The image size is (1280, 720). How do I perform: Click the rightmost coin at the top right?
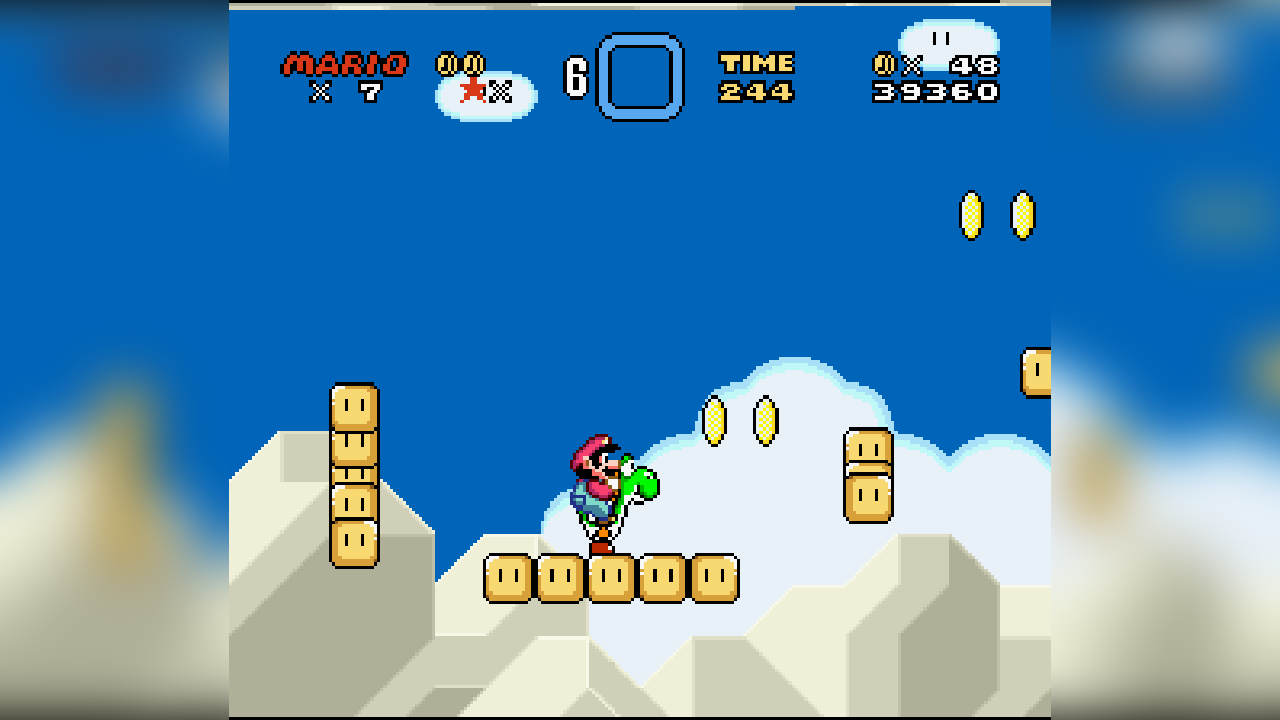[x=1021, y=215]
